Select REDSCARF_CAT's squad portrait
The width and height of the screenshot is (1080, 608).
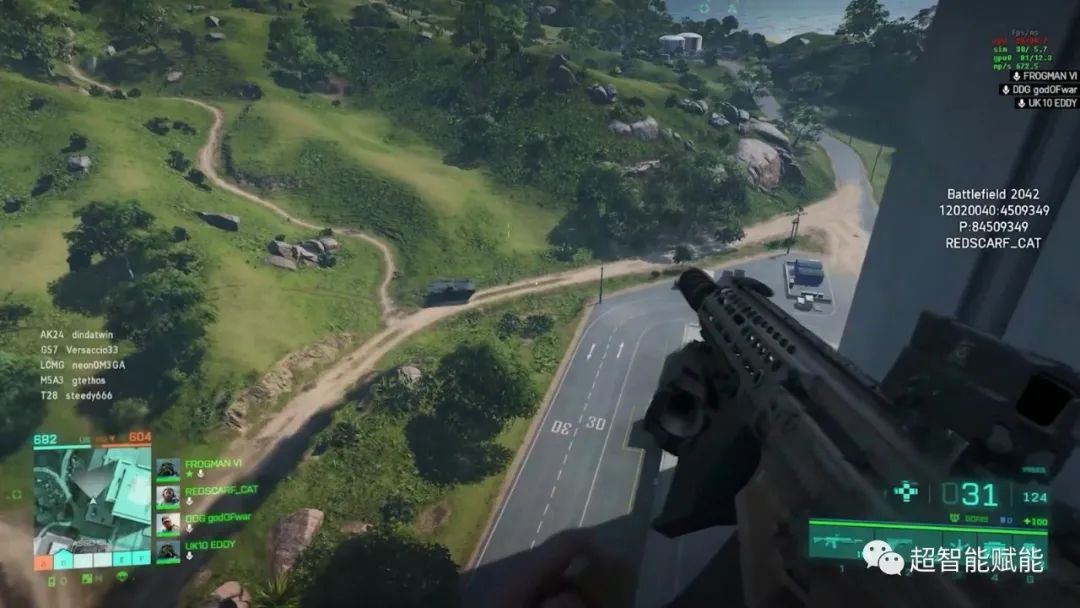pos(168,495)
